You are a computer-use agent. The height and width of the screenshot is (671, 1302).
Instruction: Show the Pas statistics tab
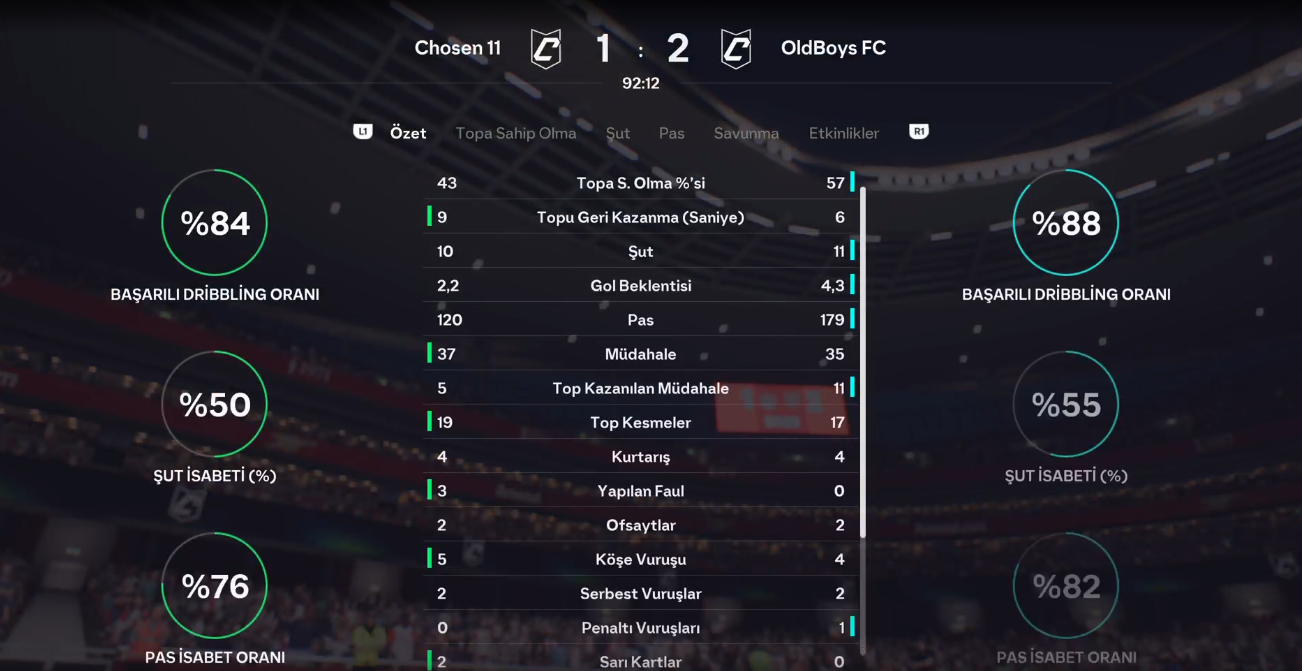pos(671,133)
